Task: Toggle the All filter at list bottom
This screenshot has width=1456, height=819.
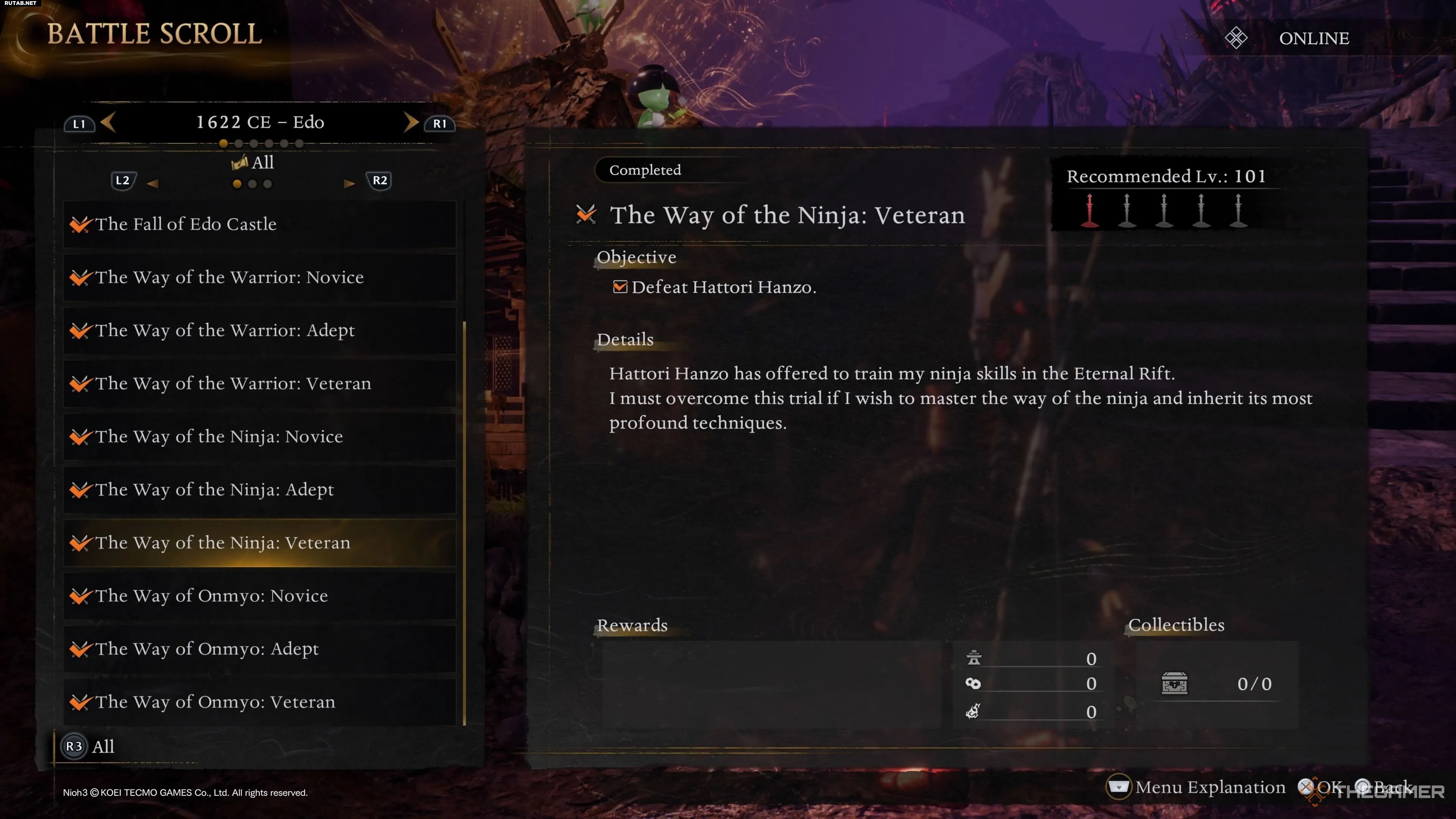Action: (x=89, y=747)
